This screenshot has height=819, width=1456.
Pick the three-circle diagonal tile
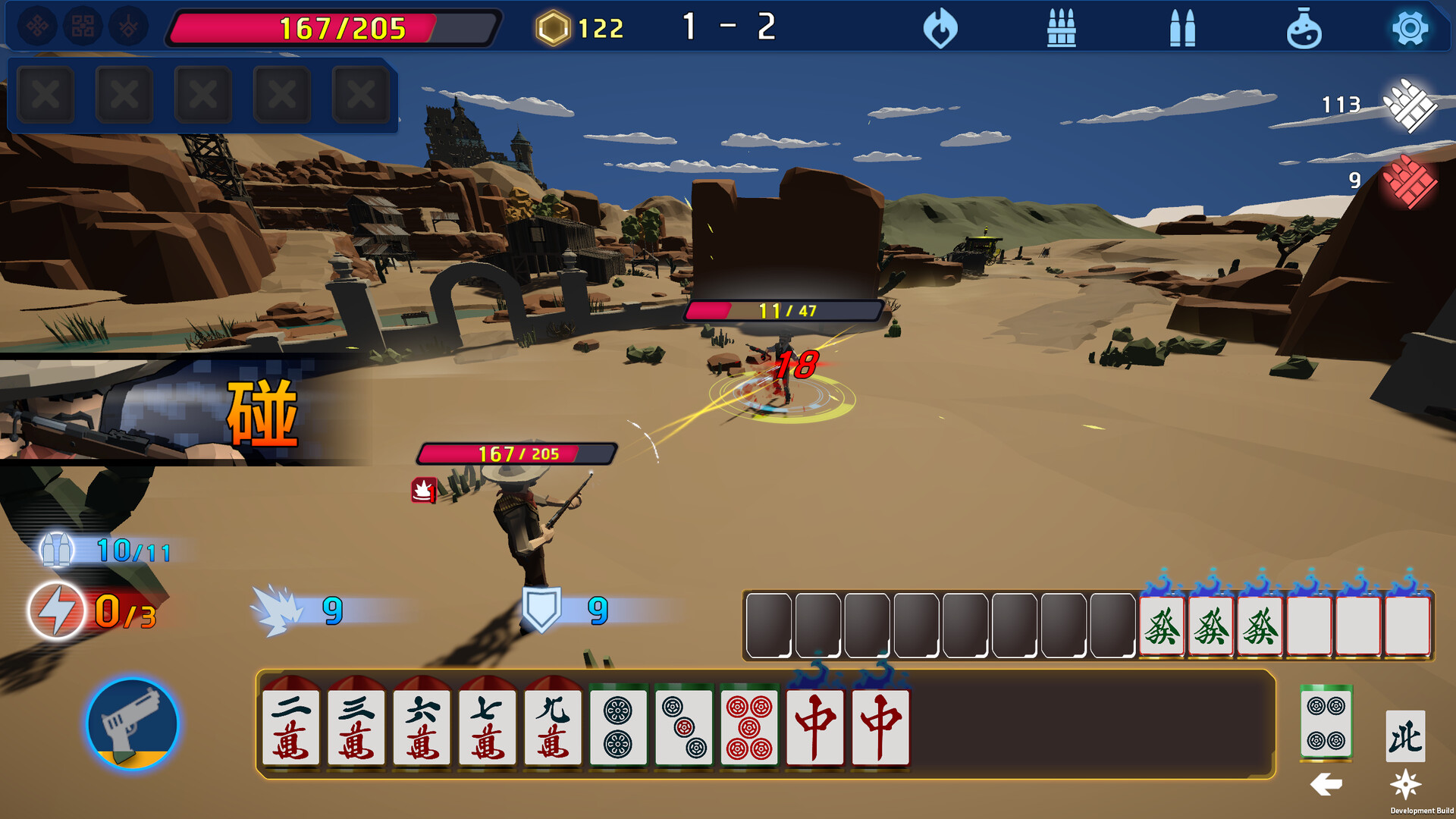coord(684,726)
